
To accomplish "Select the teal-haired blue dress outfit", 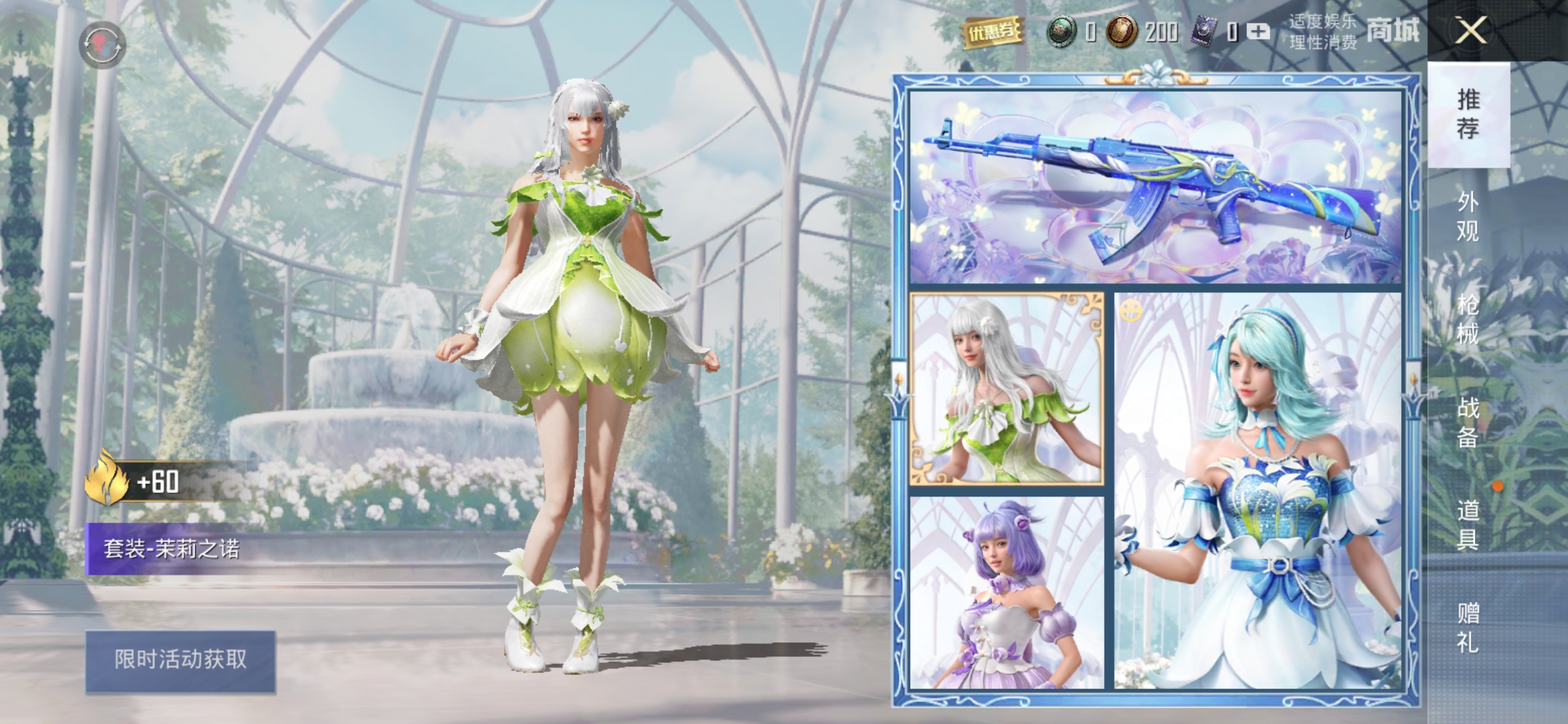I will tap(1258, 491).
